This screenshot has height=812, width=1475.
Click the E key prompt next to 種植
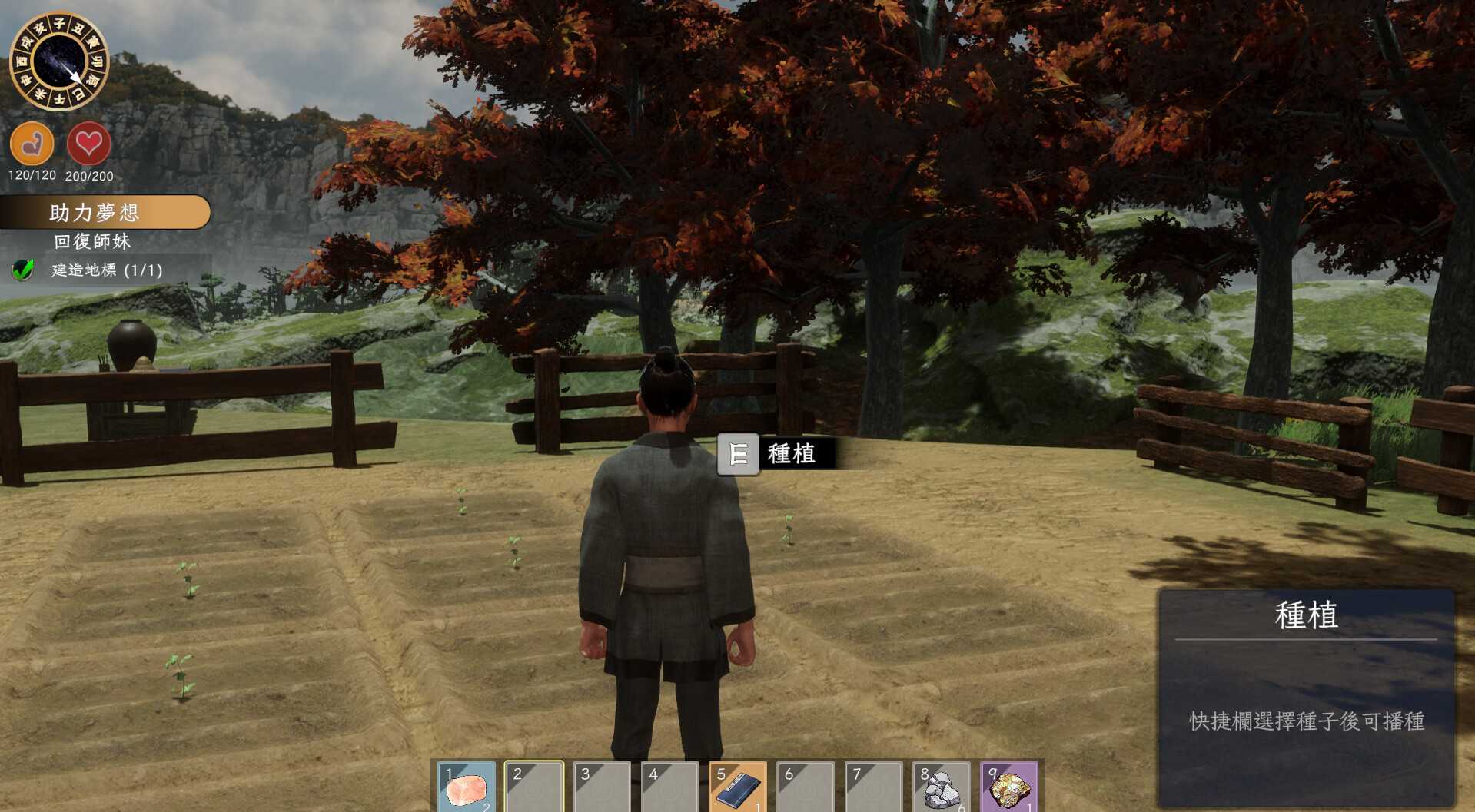point(737,454)
